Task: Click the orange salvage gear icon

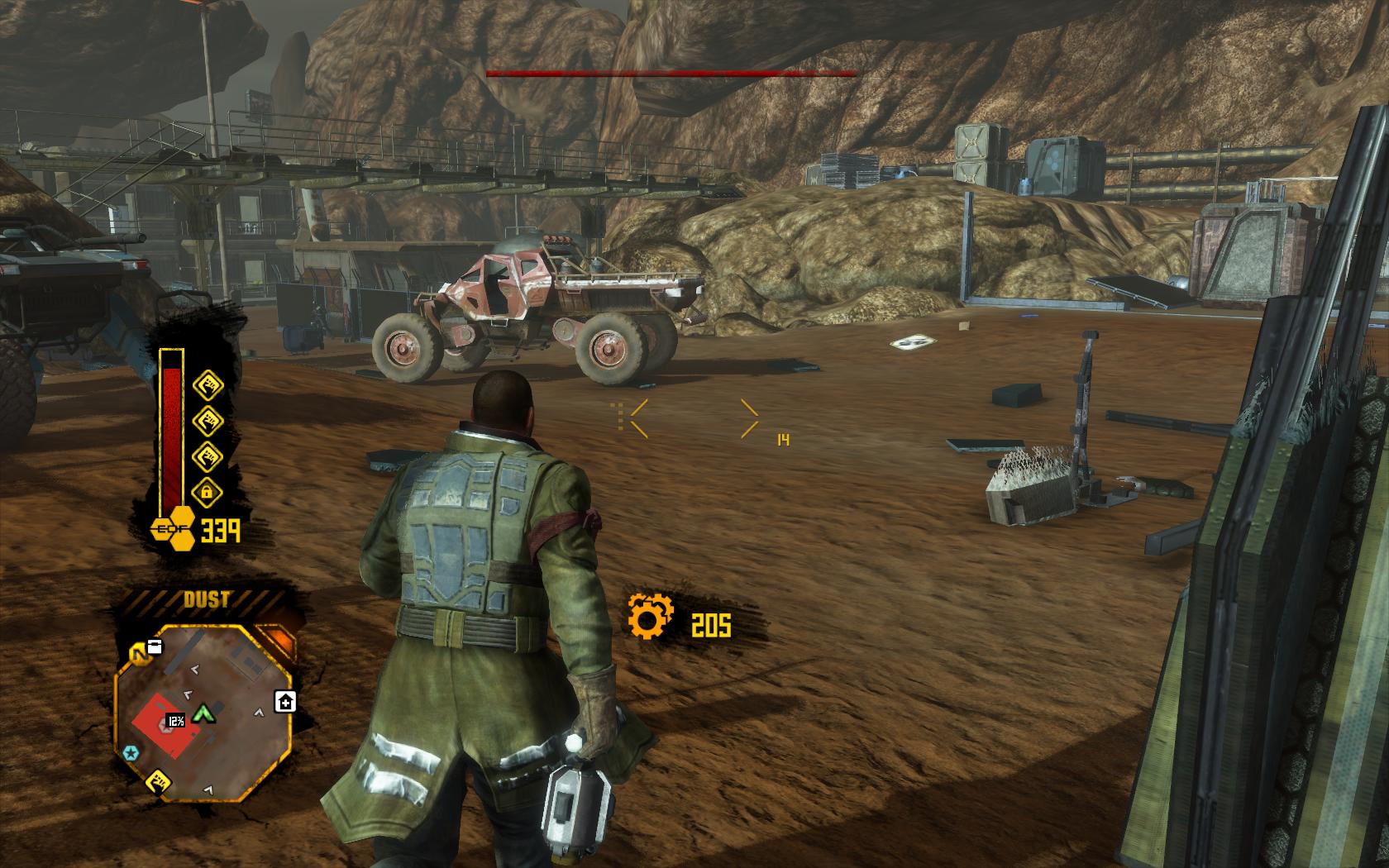Action: (650, 616)
